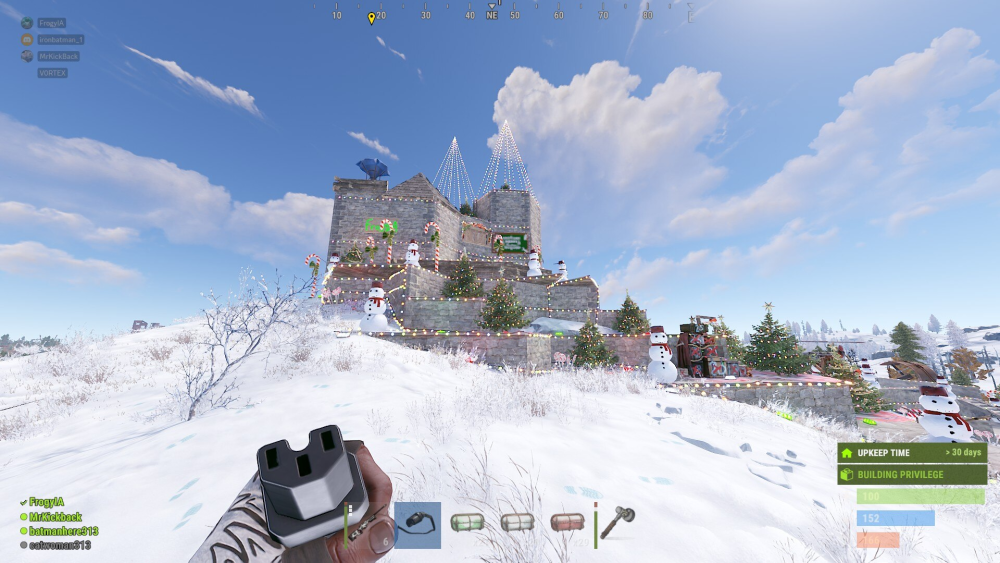1000x563 pixels.
Task: Click the Building Privilege status indicator
Action: tap(912, 474)
